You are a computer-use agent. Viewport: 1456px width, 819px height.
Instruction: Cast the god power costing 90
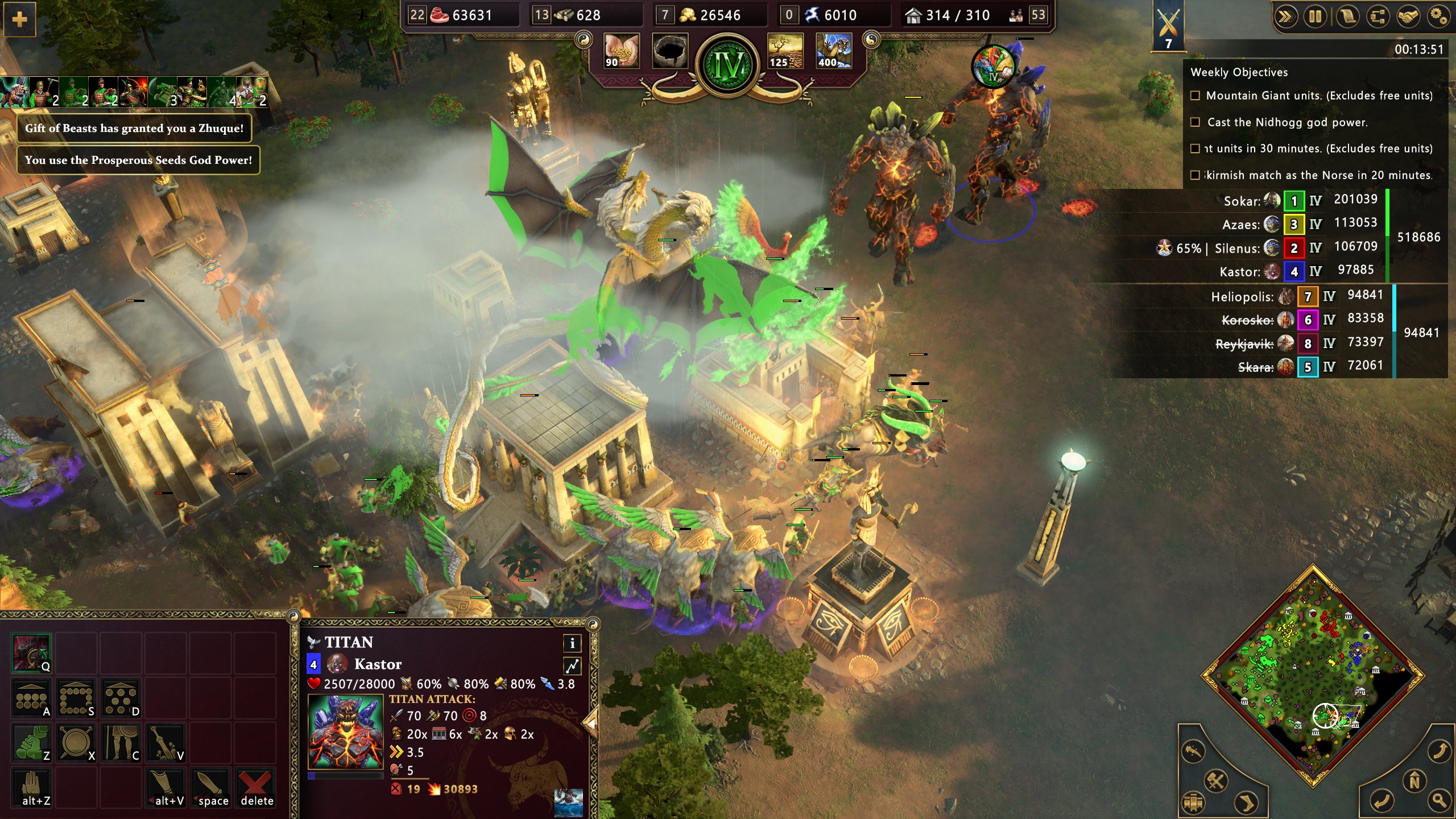click(621, 50)
